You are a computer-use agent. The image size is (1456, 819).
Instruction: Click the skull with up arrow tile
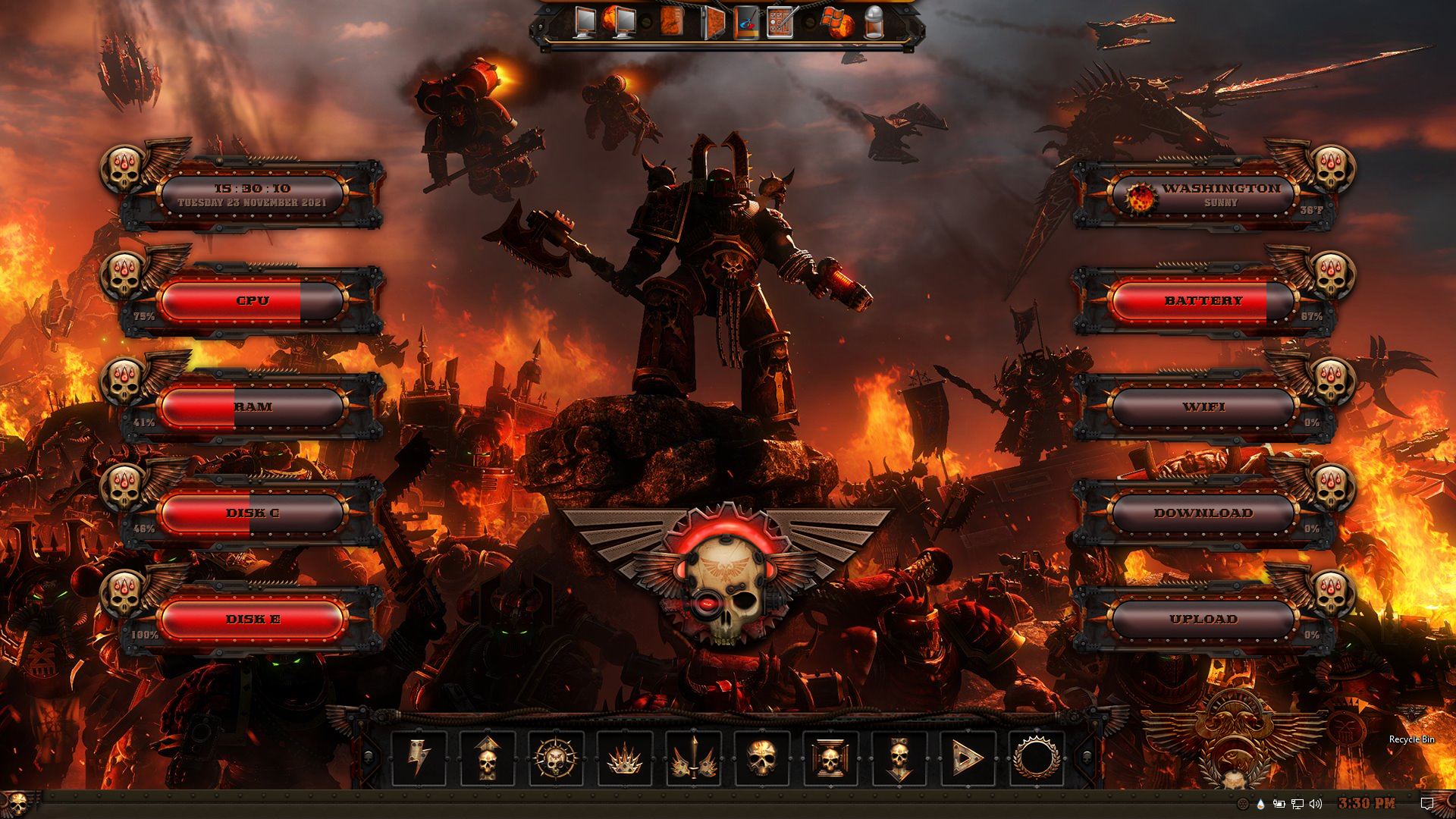pos(488,758)
